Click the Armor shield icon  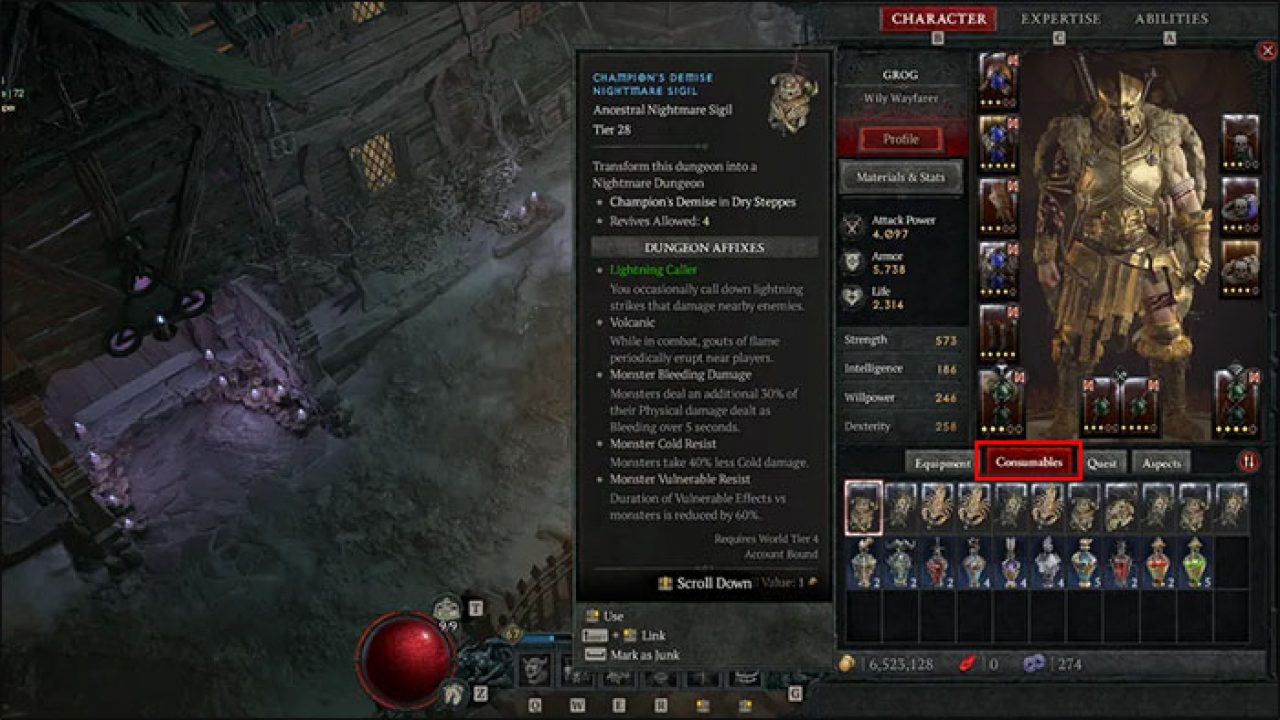(855, 262)
